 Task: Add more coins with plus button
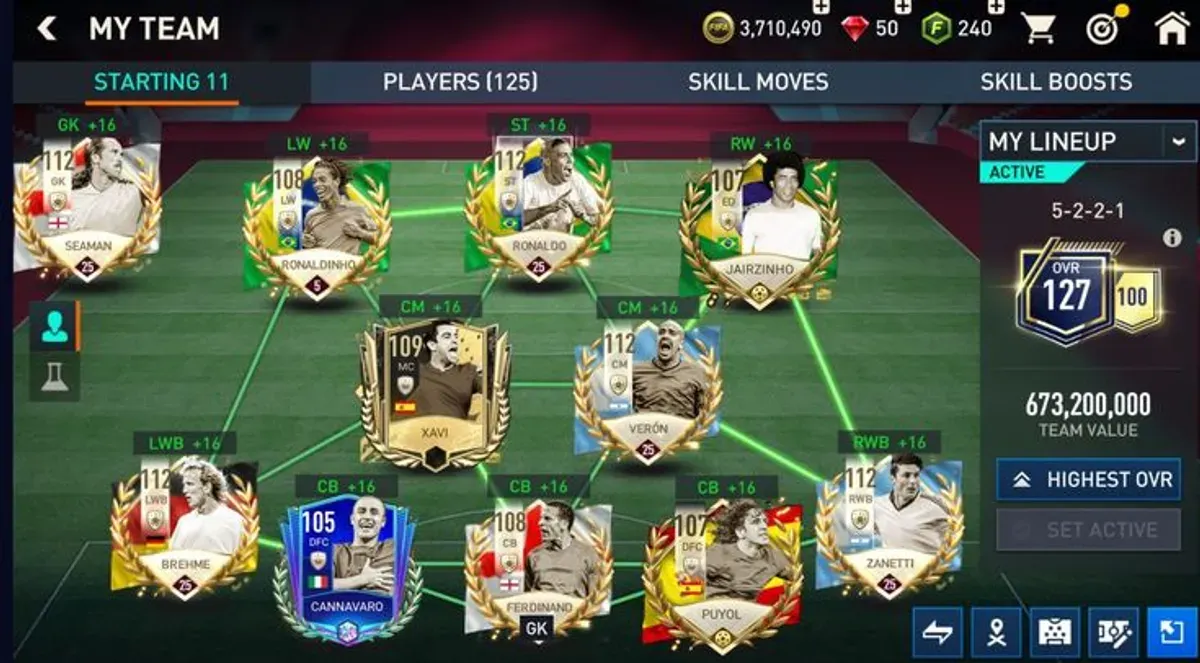821,8
